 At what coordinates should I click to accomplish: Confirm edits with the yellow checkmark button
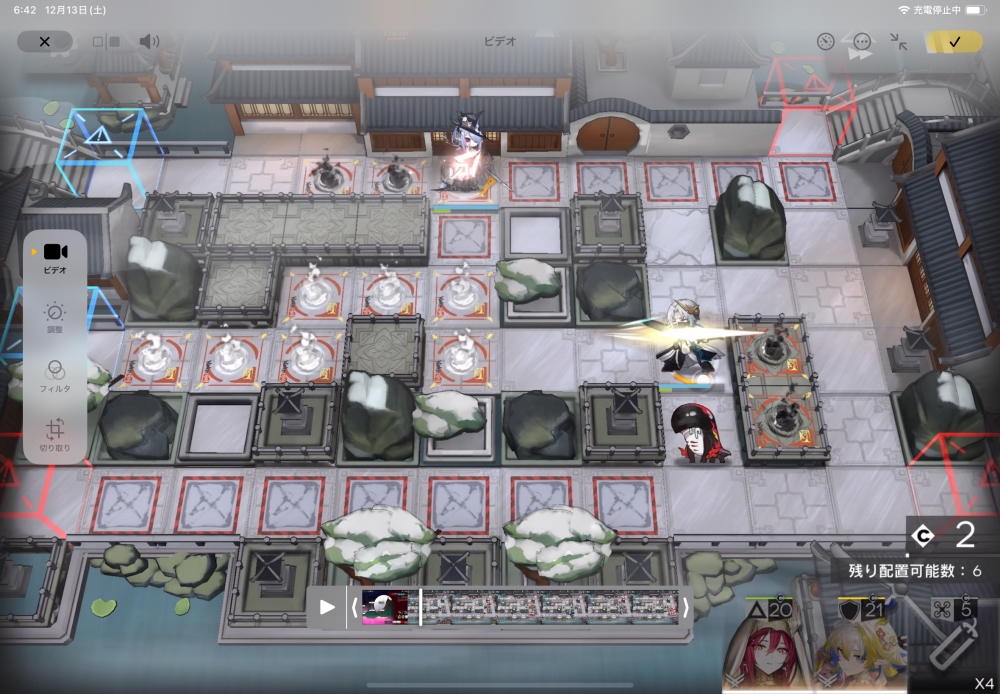point(954,42)
